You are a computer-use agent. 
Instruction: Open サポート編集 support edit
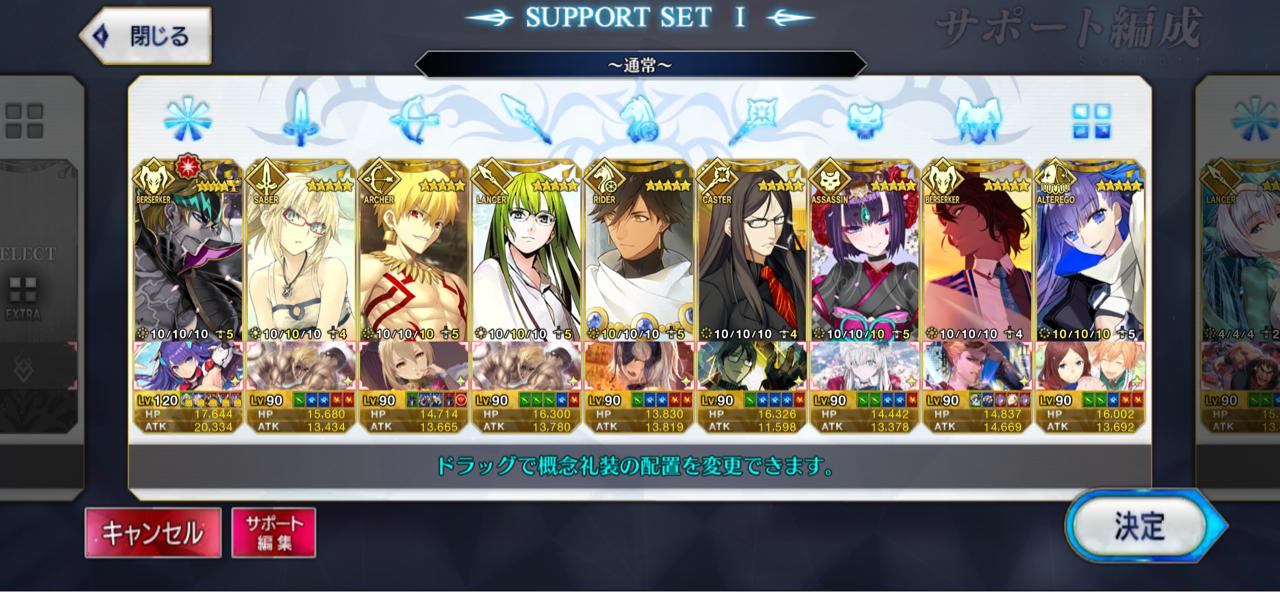(x=273, y=533)
